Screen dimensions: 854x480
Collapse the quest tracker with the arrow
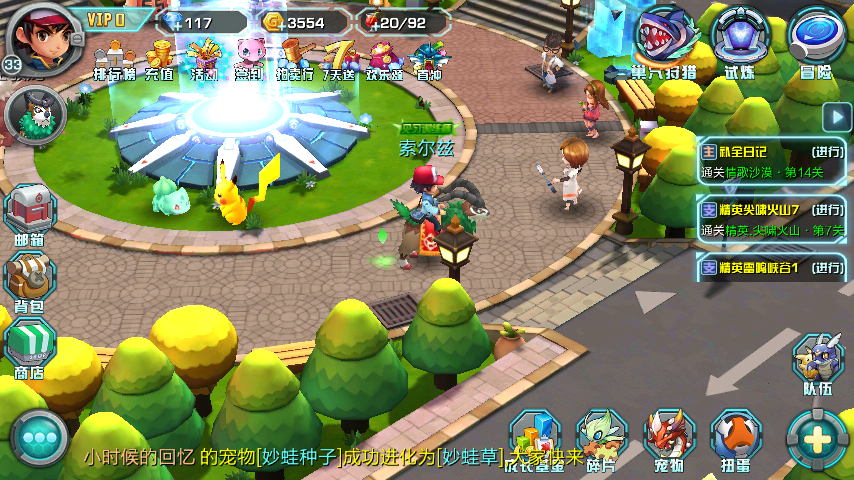836,116
